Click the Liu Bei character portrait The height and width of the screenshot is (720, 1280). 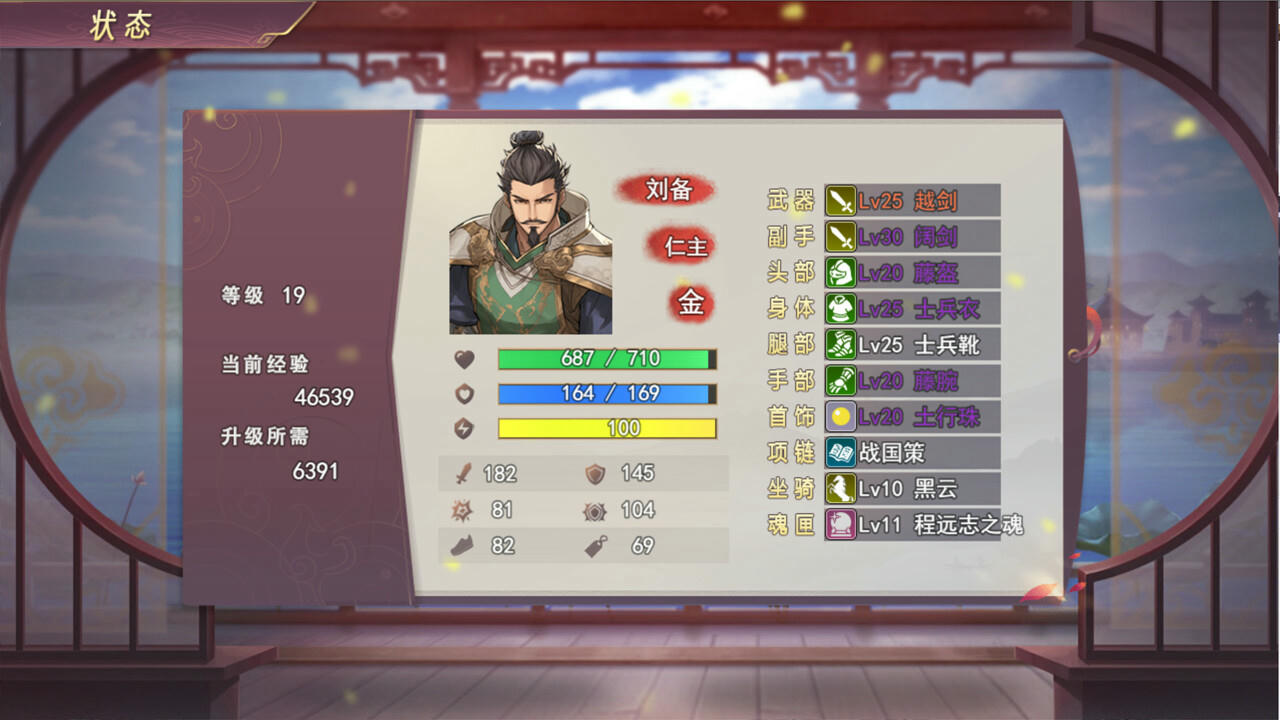(x=533, y=230)
